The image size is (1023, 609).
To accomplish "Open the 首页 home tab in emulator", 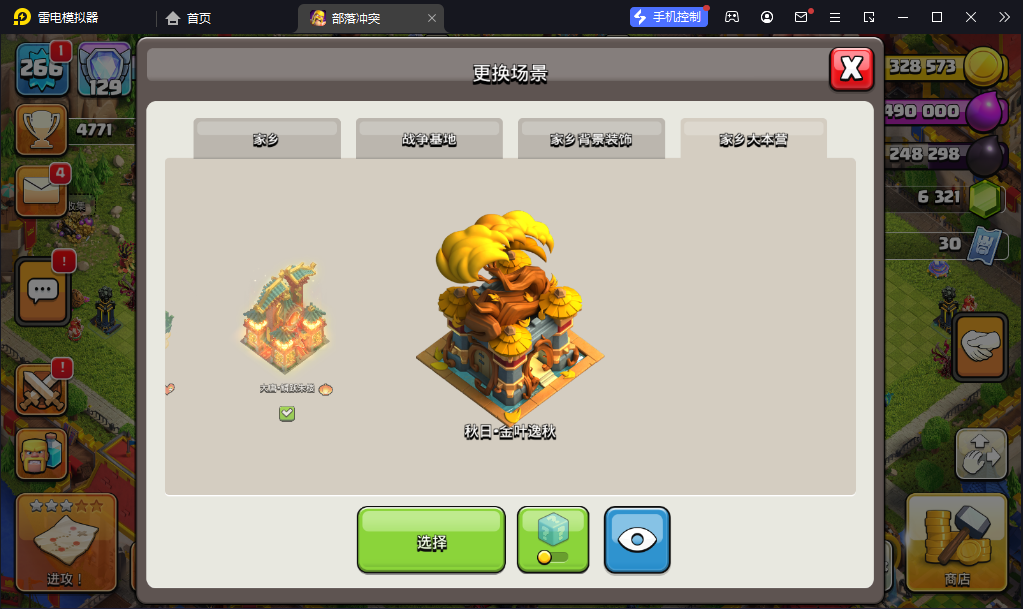I will tap(189, 18).
